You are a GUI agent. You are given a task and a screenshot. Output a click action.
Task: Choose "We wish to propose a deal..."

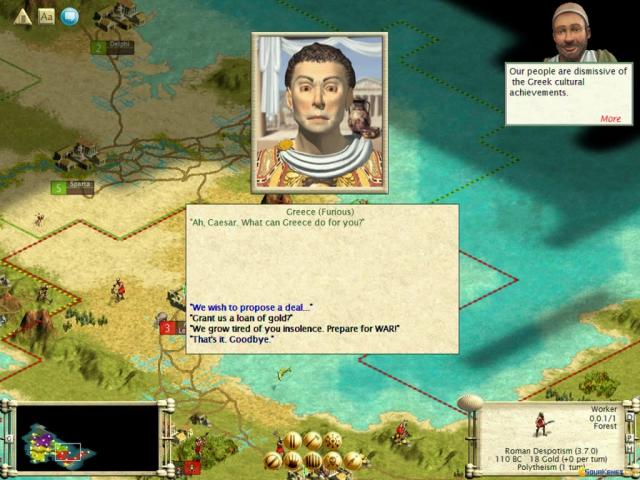click(x=251, y=306)
